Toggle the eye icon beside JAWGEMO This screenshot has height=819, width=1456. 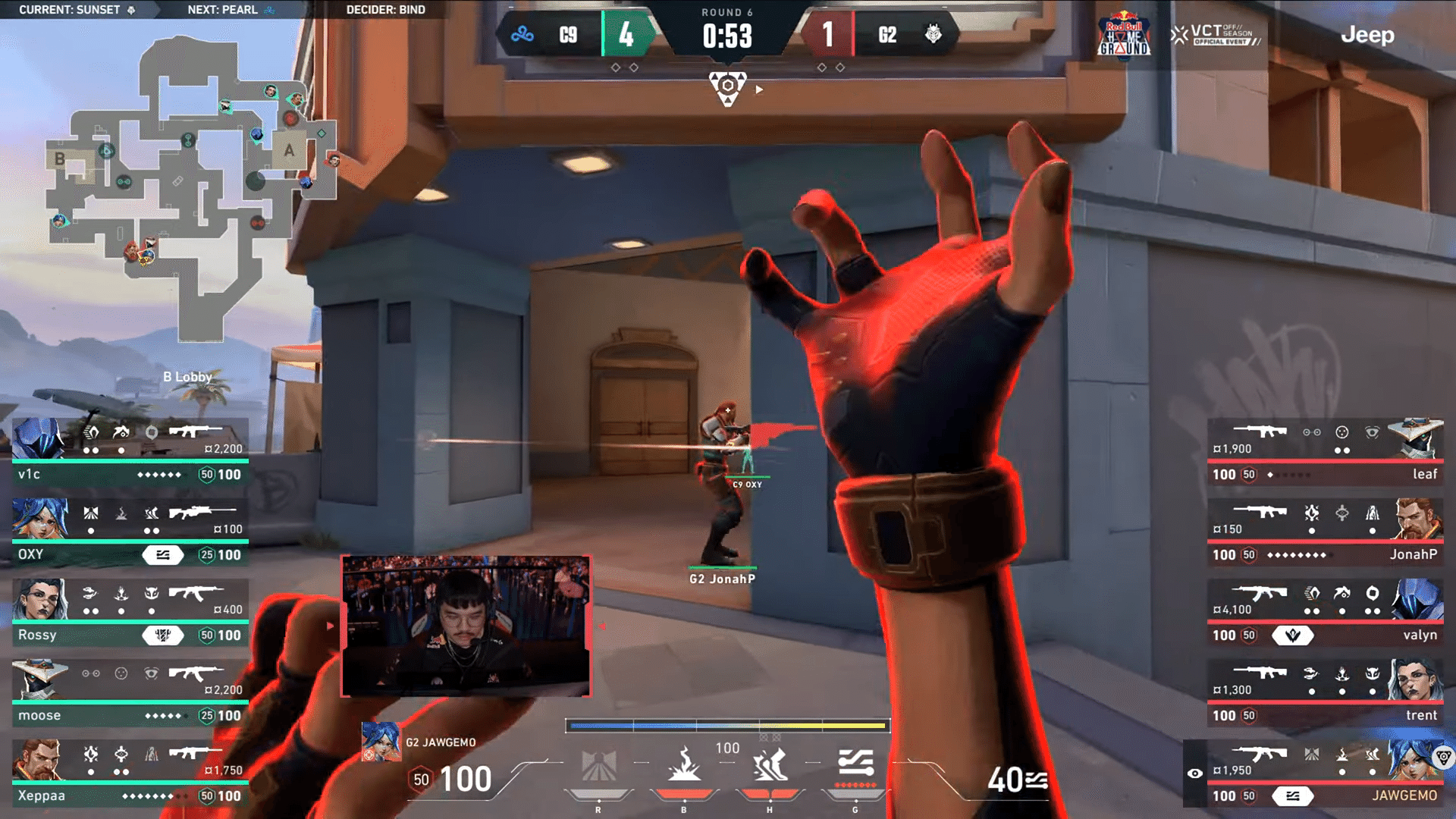tap(1195, 773)
